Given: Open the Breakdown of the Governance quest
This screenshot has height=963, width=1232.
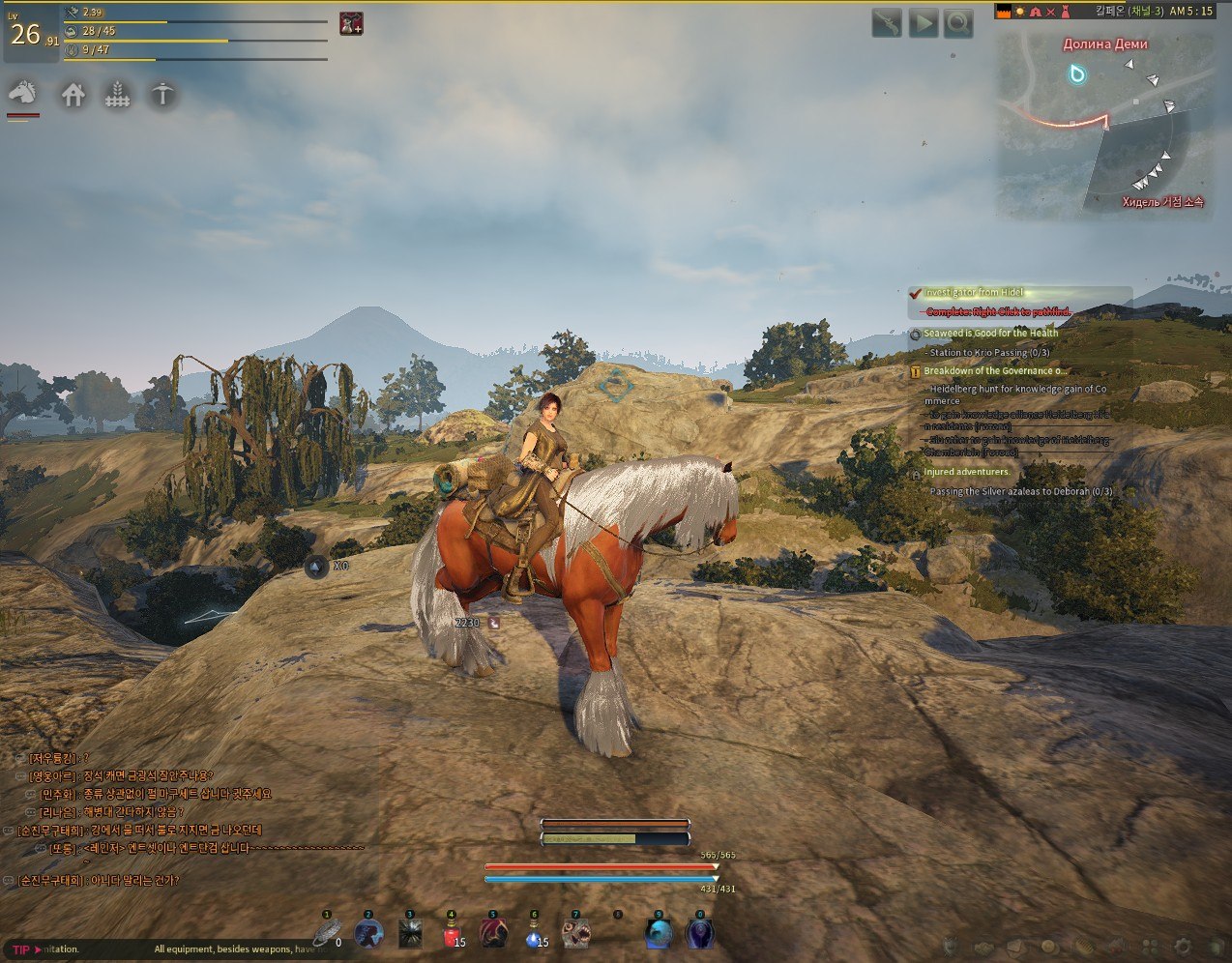Looking at the screenshot, I should (x=994, y=371).
